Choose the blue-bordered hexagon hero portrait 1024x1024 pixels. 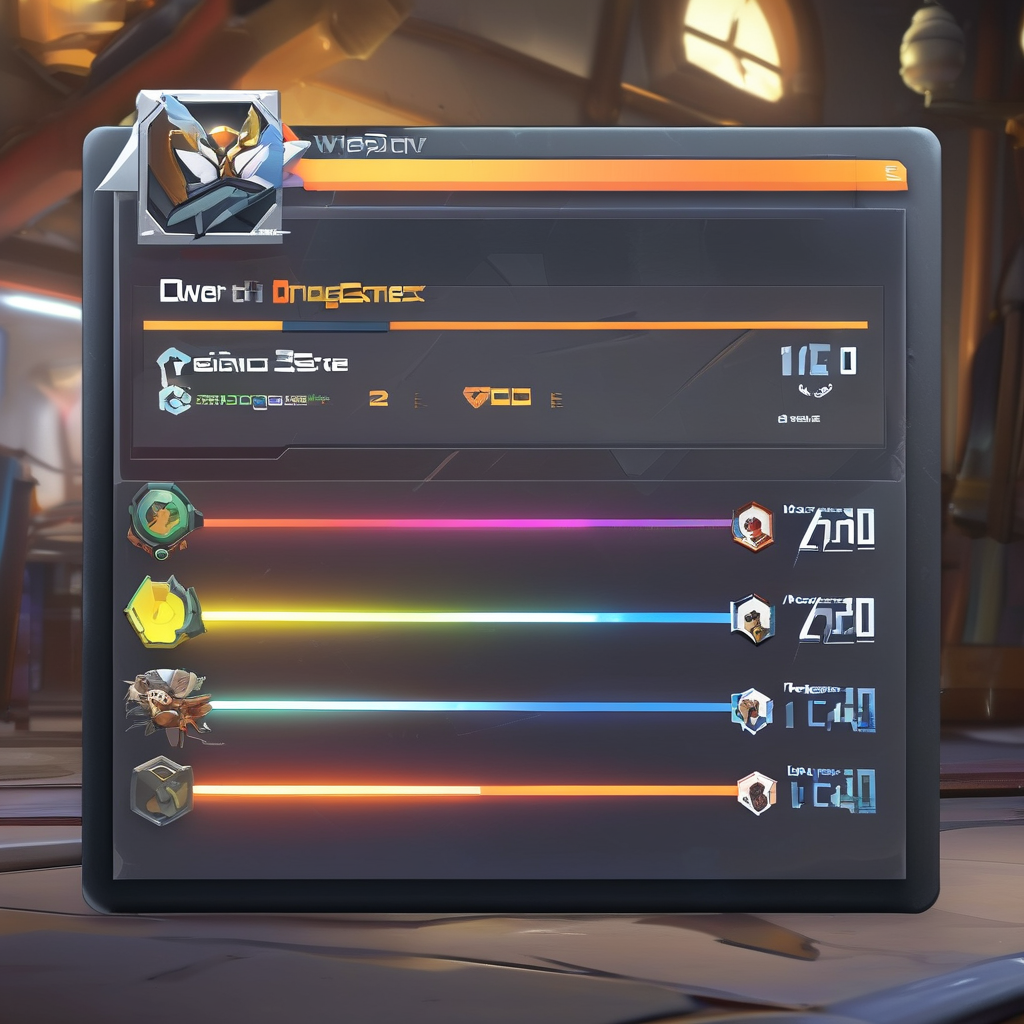[x=752, y=711]
